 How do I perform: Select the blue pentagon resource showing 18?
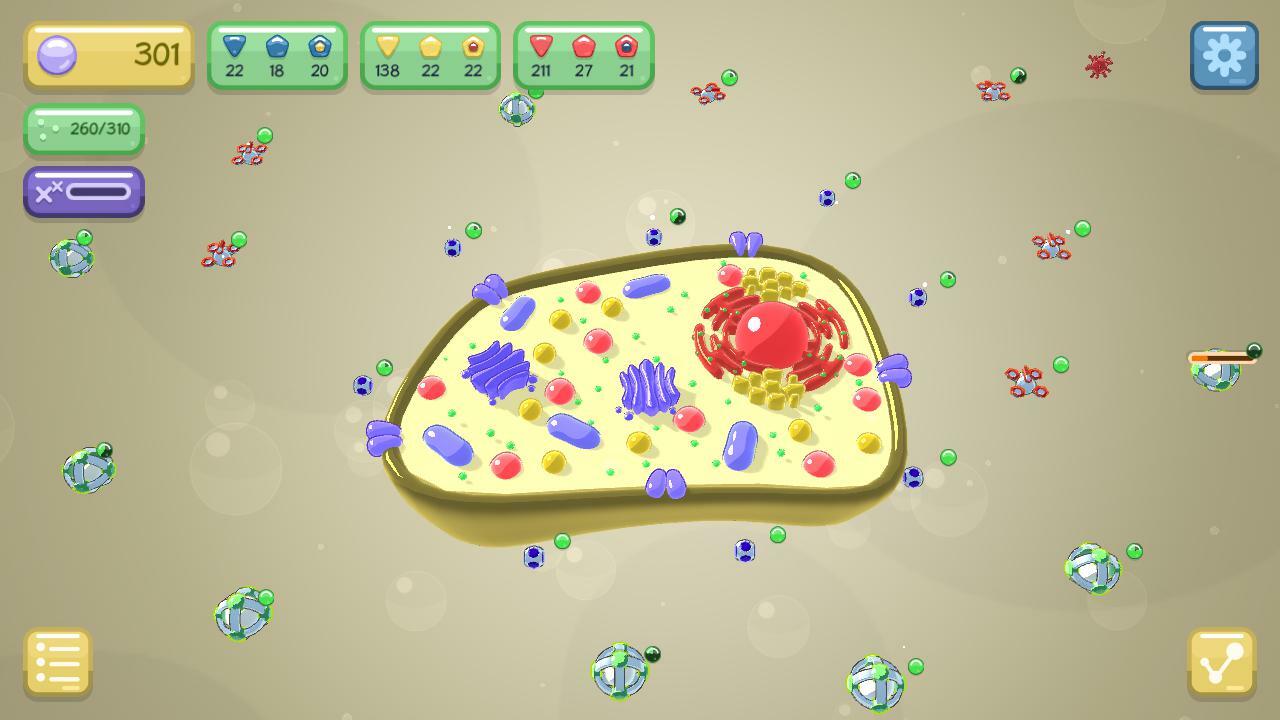click(277, 46)
